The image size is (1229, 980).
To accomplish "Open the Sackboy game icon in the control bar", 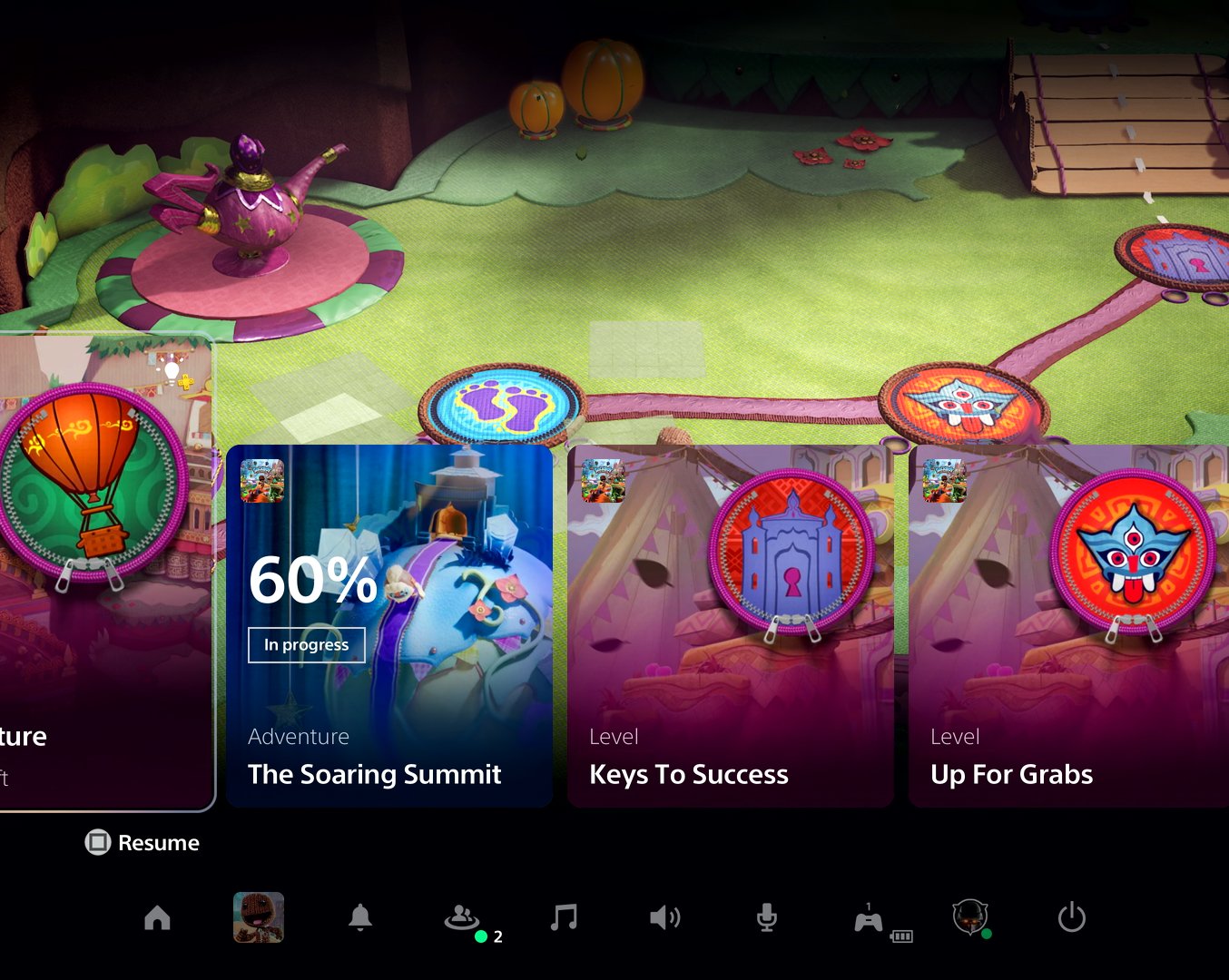I will pyautogui.click(x=259, y=917).
